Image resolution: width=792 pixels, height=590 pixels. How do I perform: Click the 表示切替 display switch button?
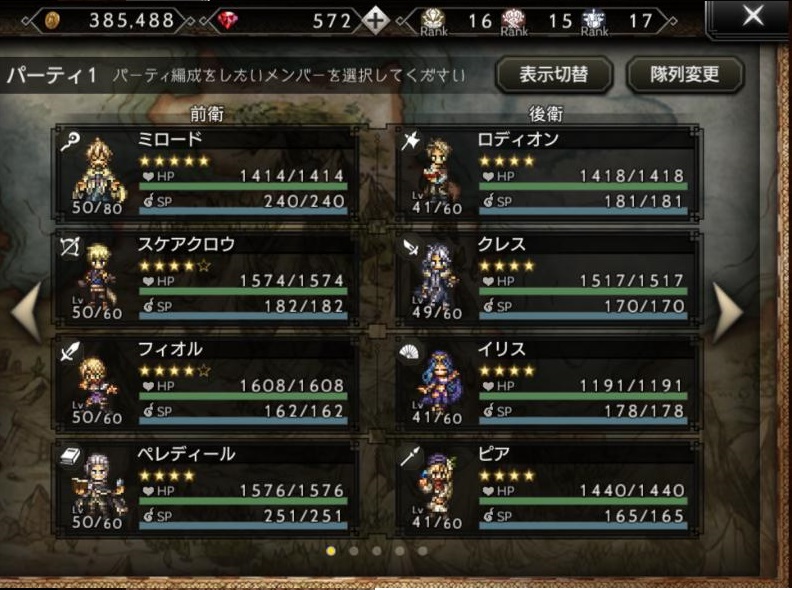tap(553, 75)
